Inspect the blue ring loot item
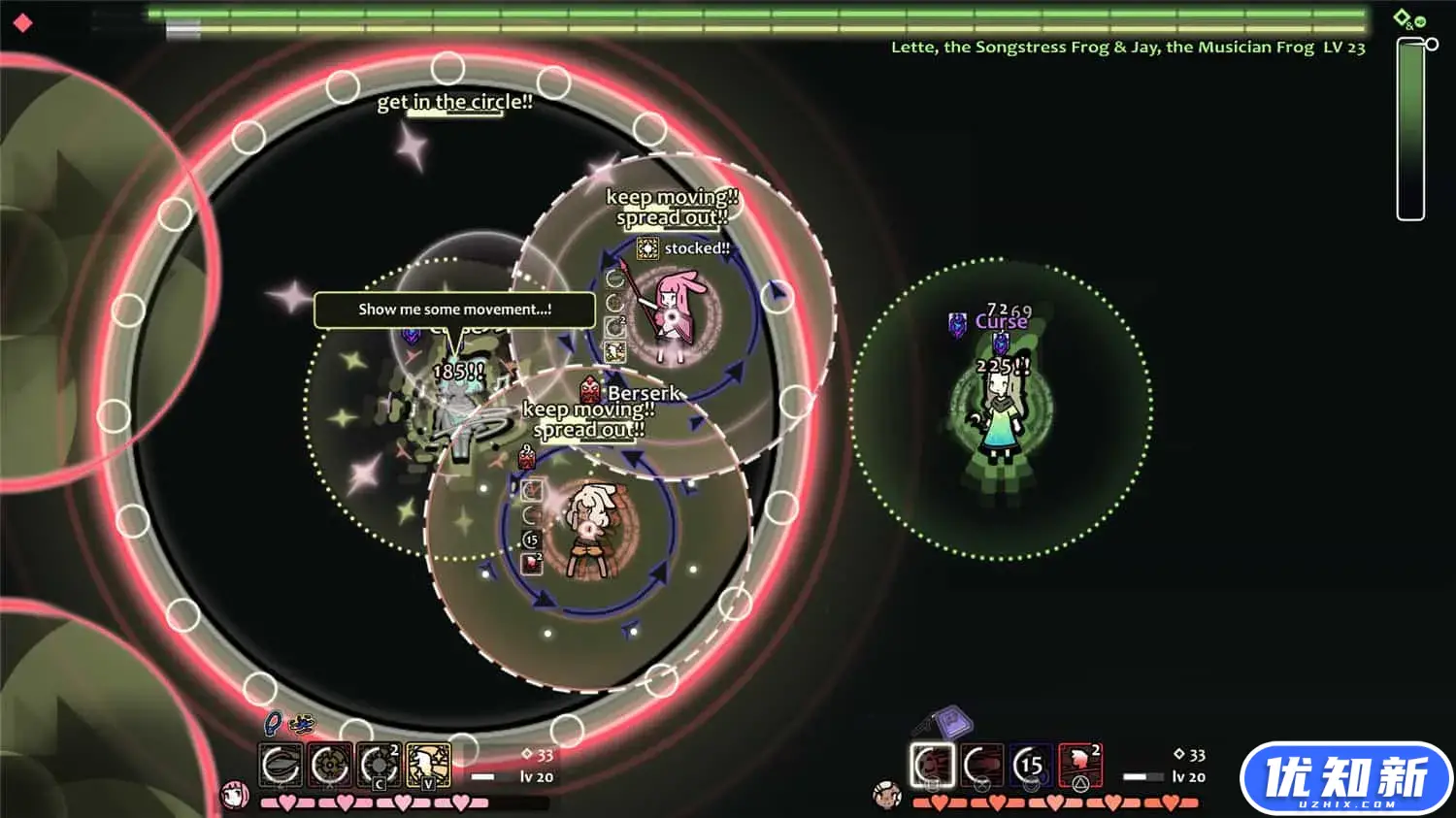Screen dimensions: 1456x818 point(274,723)
